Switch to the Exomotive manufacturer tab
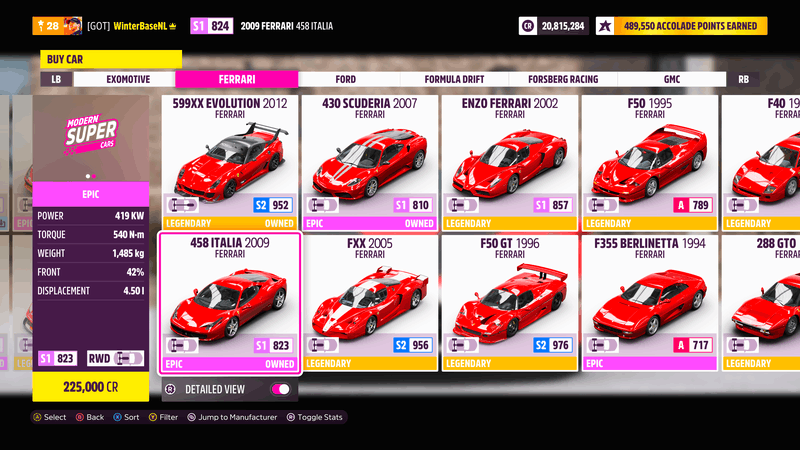 [x=128, y=79]
